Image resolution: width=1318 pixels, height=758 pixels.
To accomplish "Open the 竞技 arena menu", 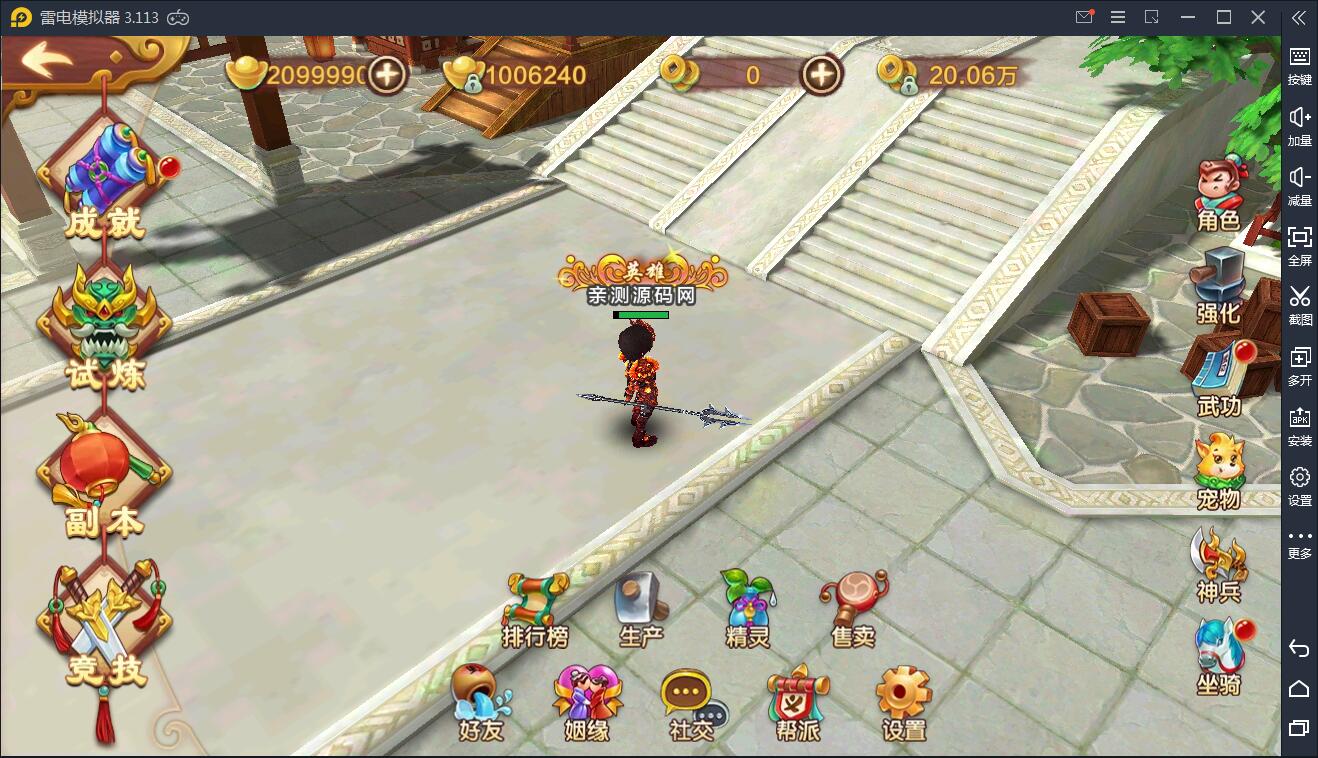I will pos(104,625).
